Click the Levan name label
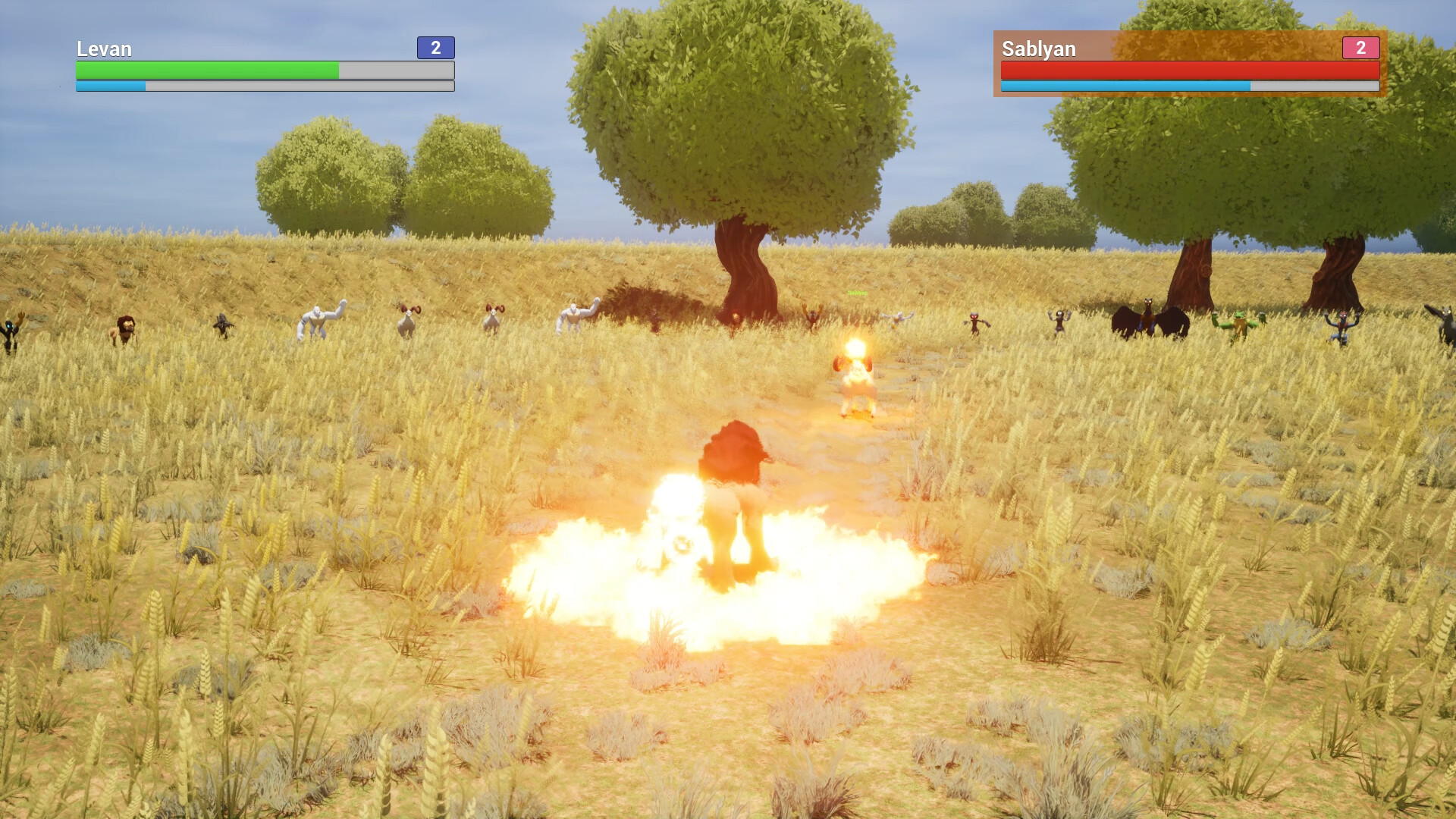The width and height of the screenshot is (1456, 819). 103,49
